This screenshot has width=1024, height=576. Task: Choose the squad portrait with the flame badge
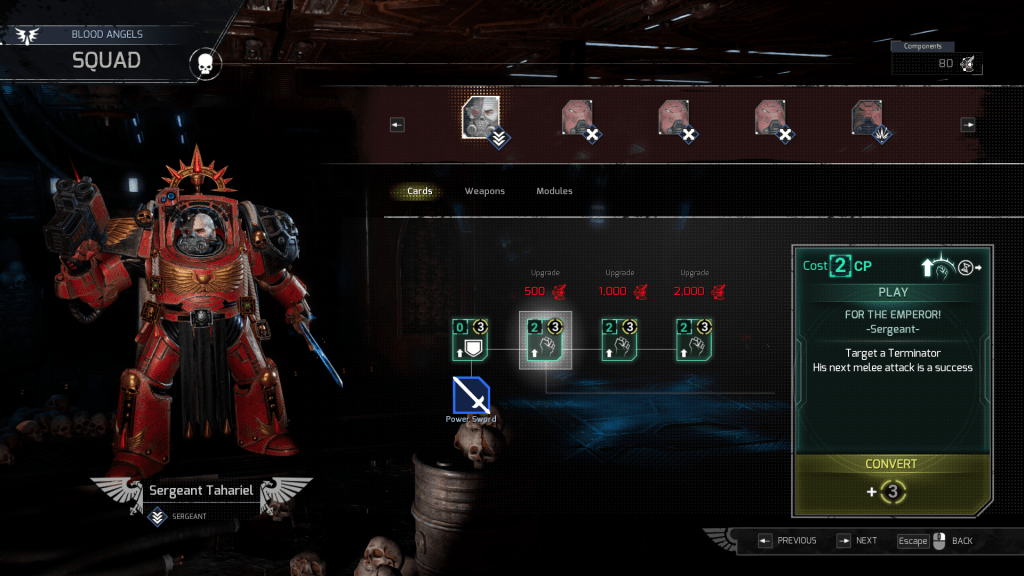point(868,118)
